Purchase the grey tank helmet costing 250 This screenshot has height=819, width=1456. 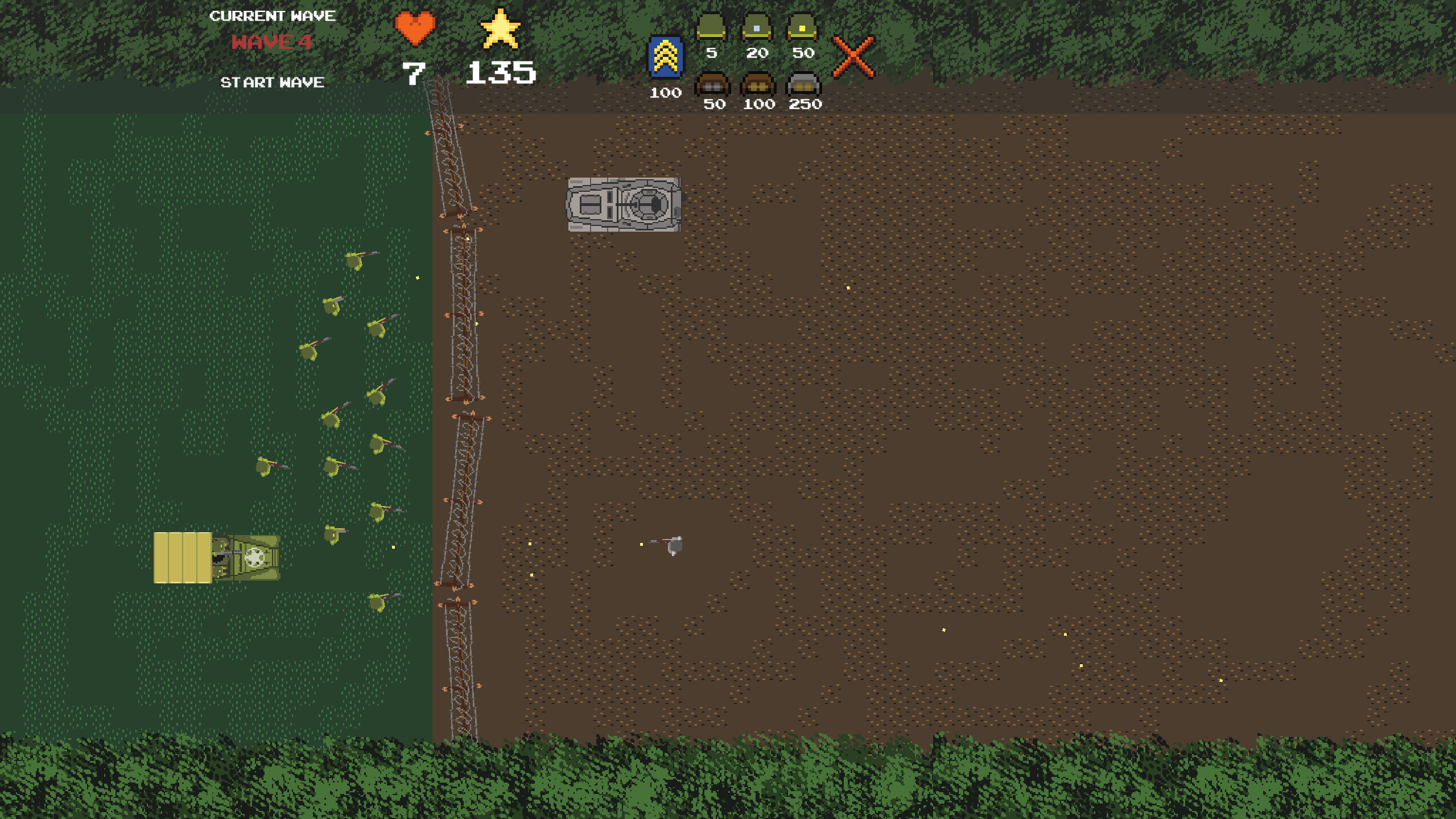pos(803,84)
